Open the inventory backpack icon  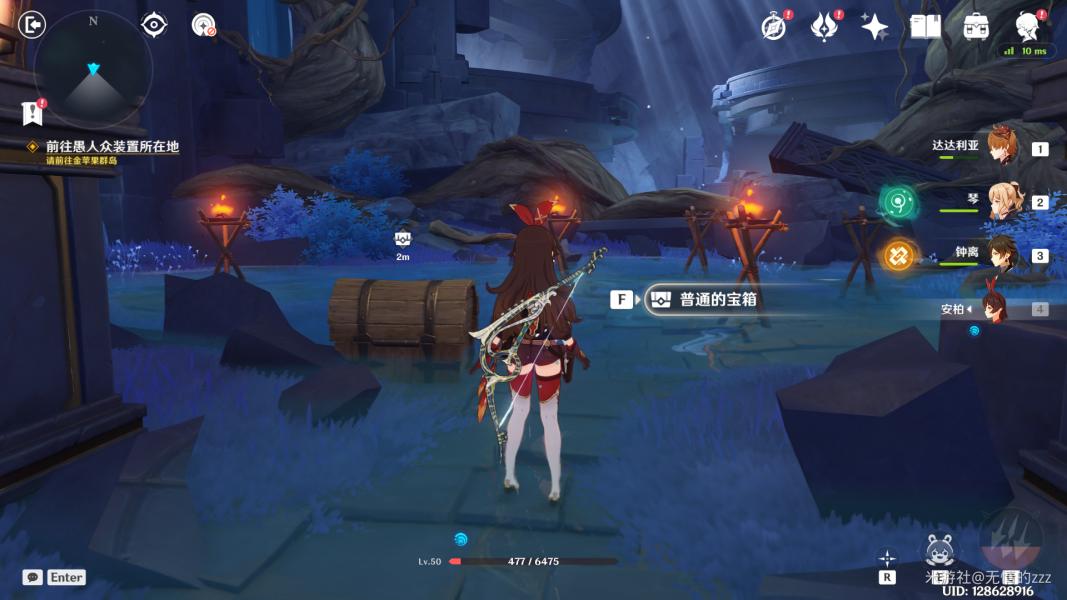tap(976, 27)
